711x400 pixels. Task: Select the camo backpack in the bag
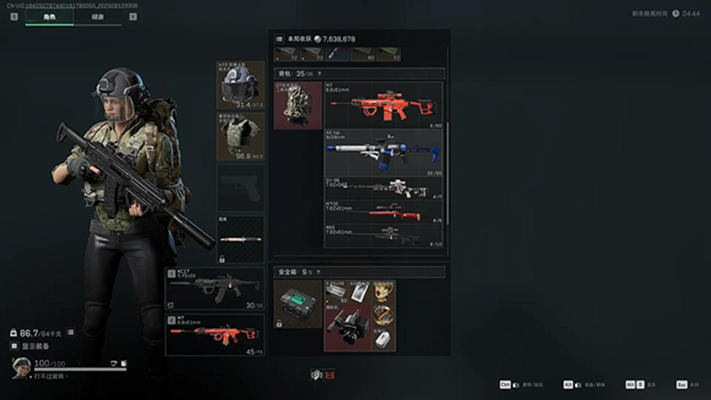(298, 105)
